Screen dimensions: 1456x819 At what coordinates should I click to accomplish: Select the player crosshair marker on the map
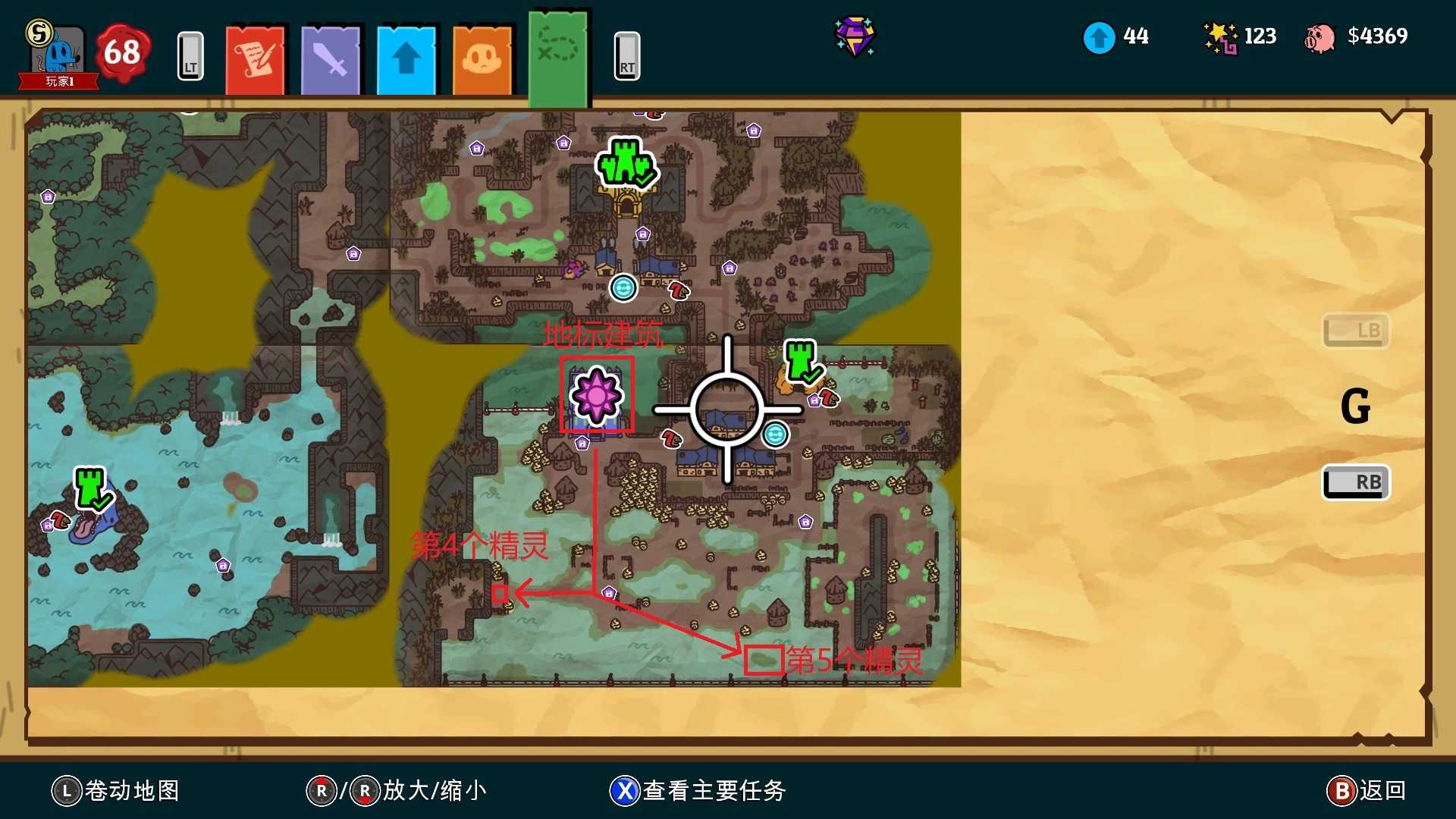[727, 408]
